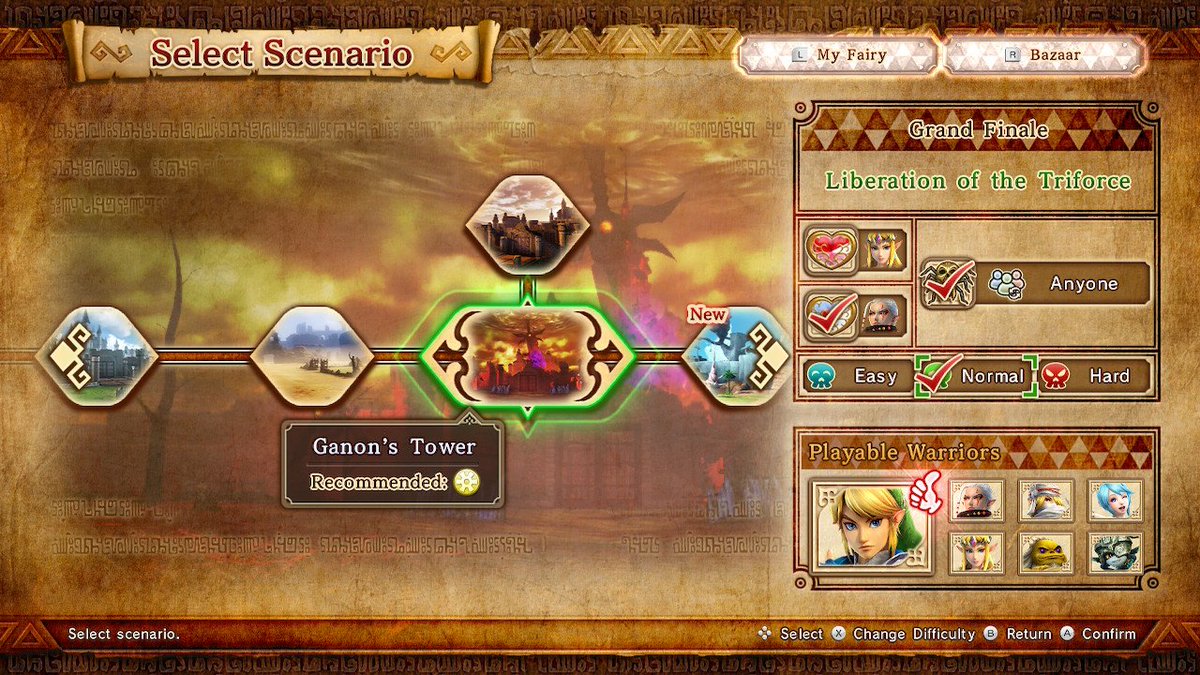Screen dimensions: 1200x675
Task: Switch to the Bazaar tab
Action: coord(1045,55)
